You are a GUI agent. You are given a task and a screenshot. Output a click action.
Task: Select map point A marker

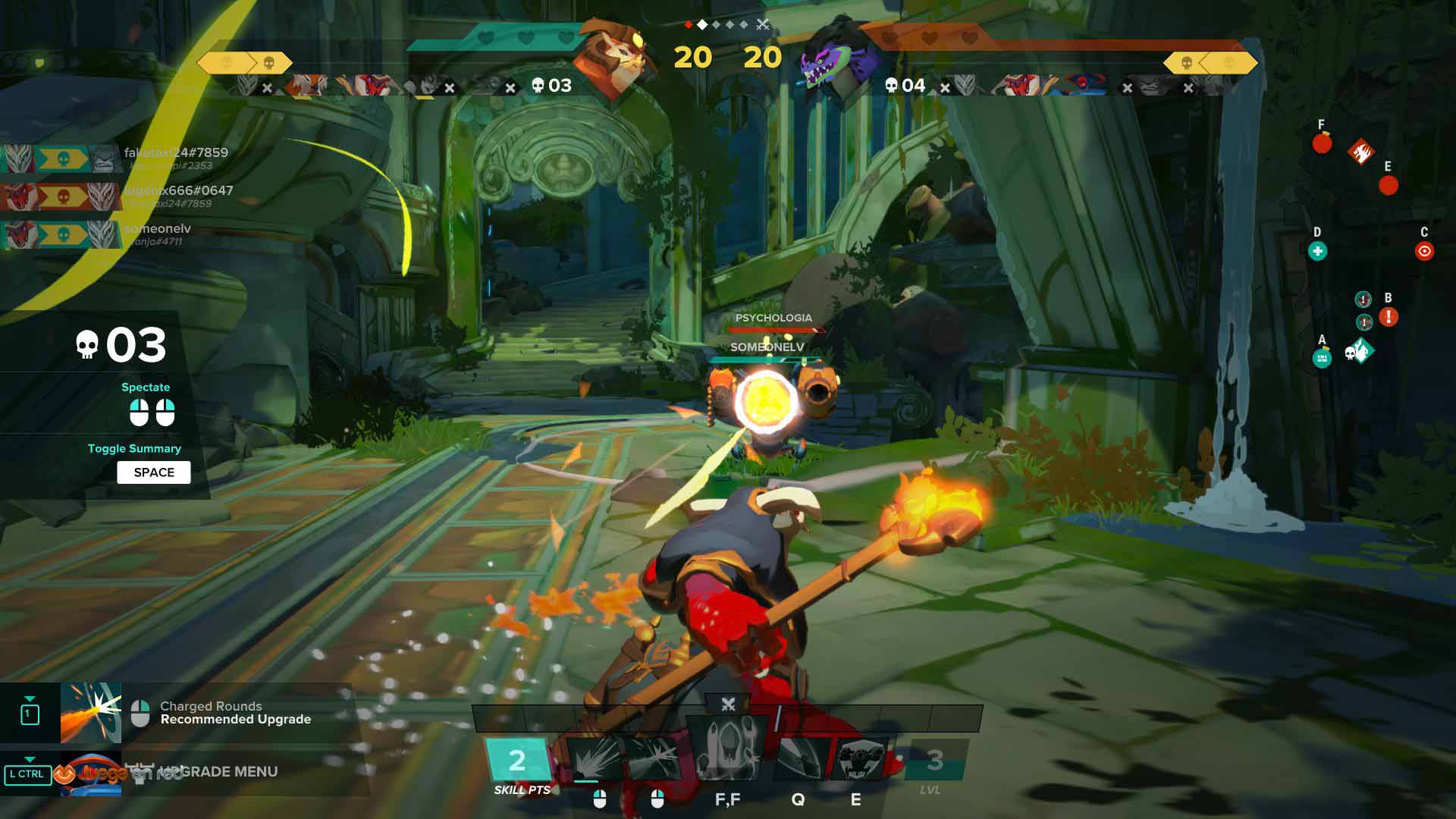(1322, 358)
